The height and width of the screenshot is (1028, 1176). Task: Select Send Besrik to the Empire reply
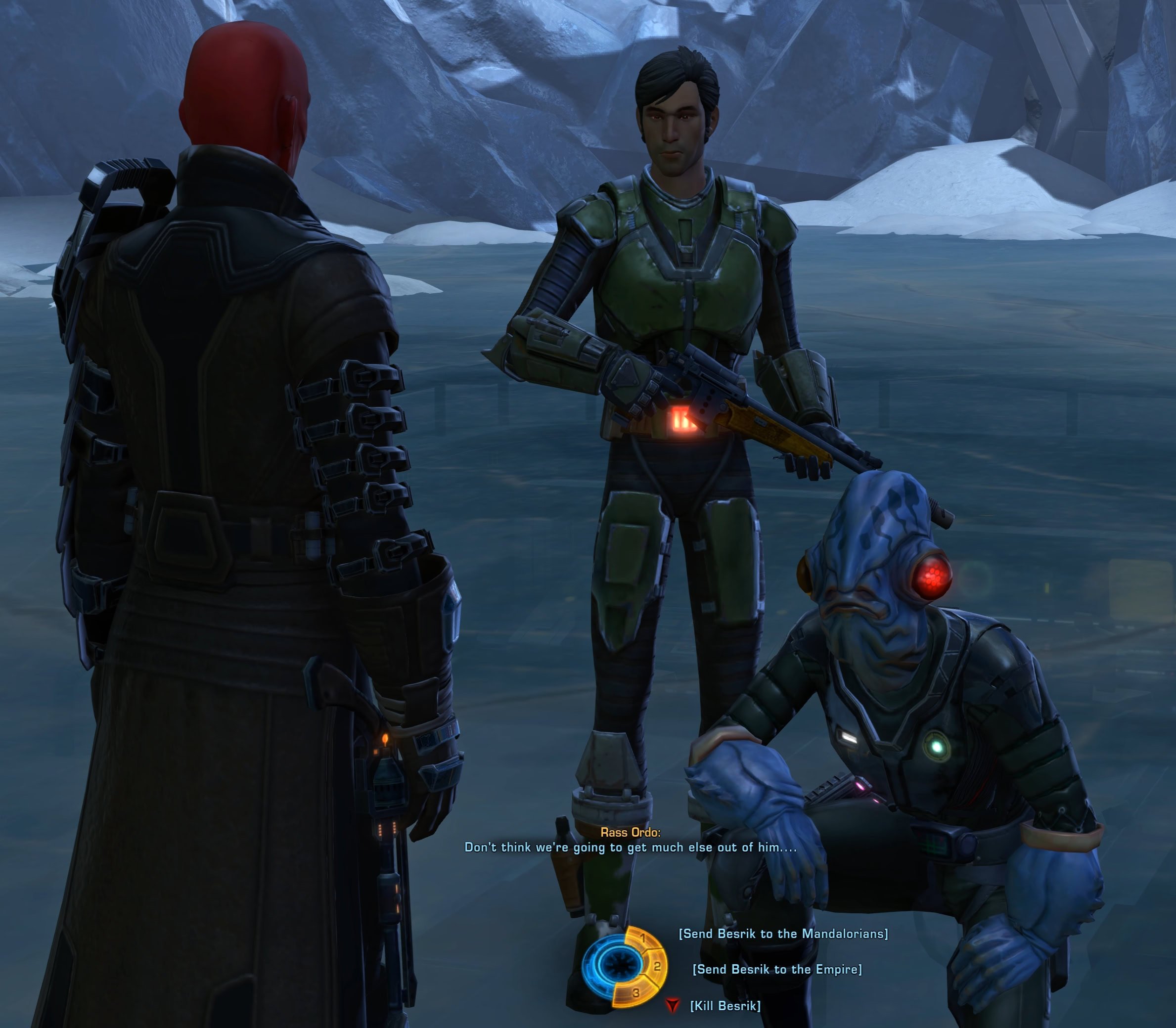pos(777,969)
